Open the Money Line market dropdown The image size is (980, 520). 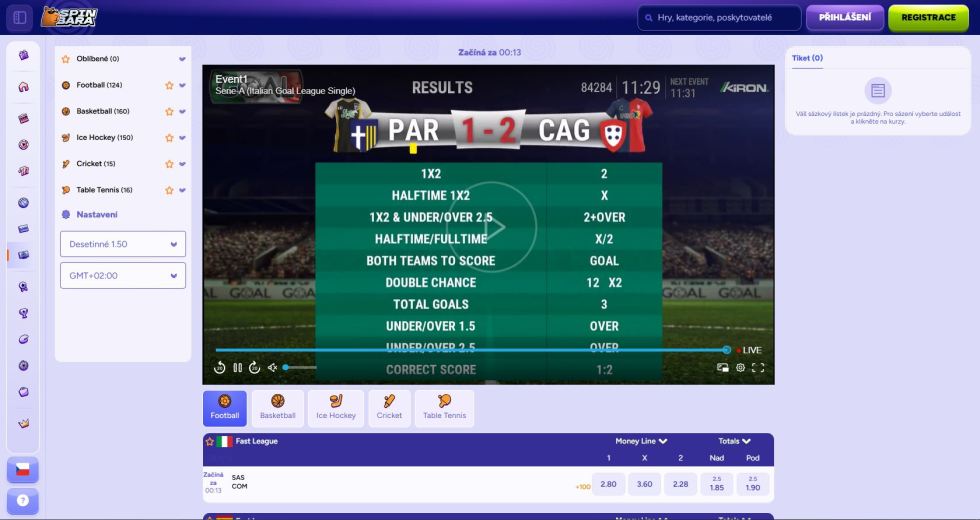(x=642, y=441)
